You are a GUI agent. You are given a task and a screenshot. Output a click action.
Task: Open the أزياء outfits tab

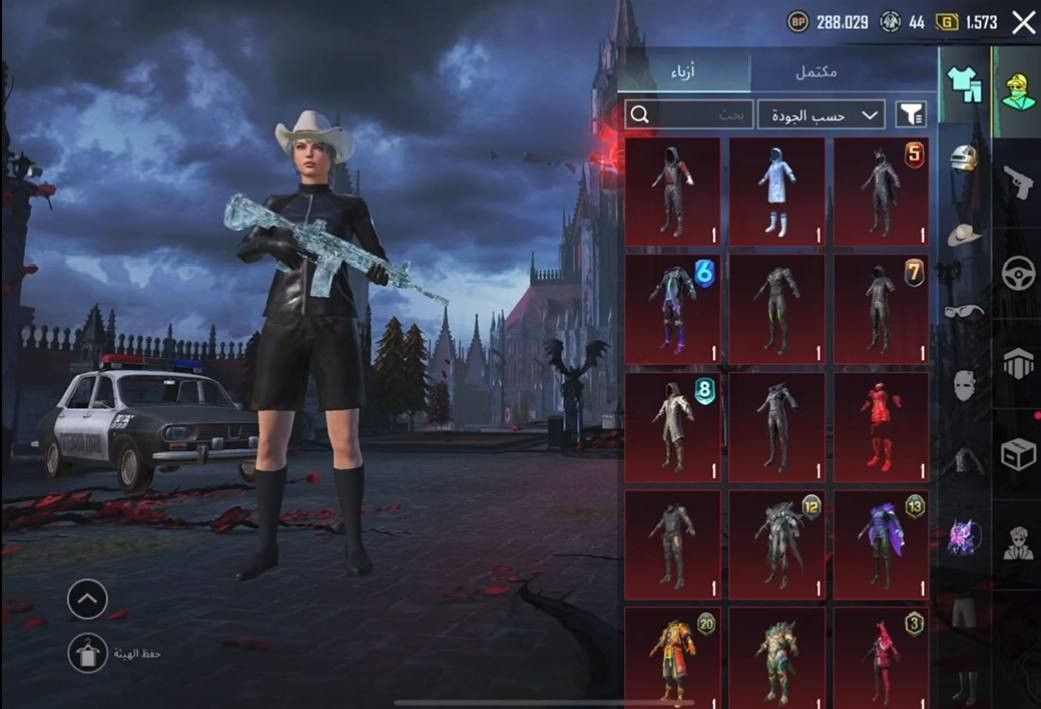click(x=683, y=73)
